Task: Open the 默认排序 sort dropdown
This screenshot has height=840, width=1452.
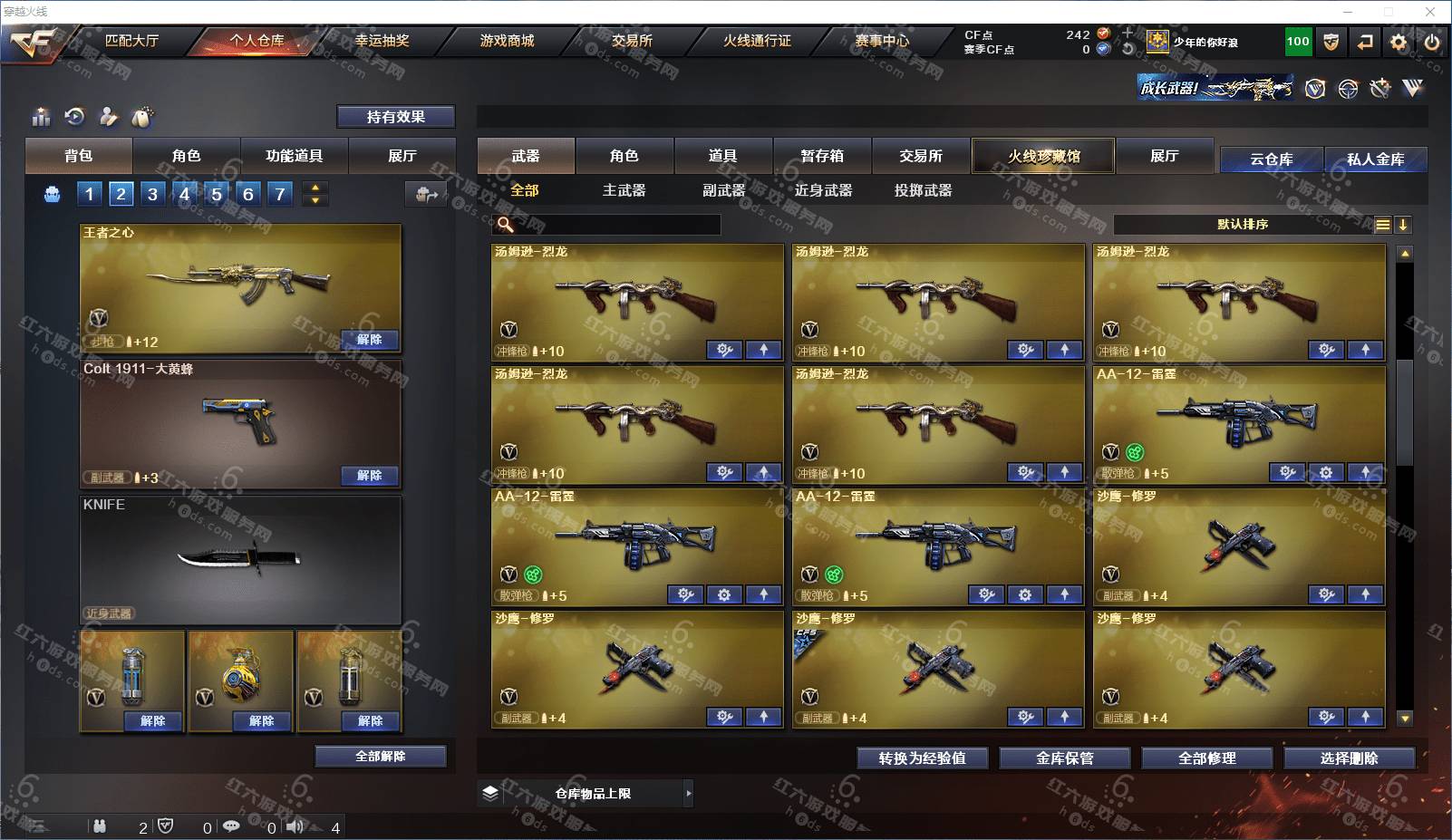Action: (x=1243, y=225)
